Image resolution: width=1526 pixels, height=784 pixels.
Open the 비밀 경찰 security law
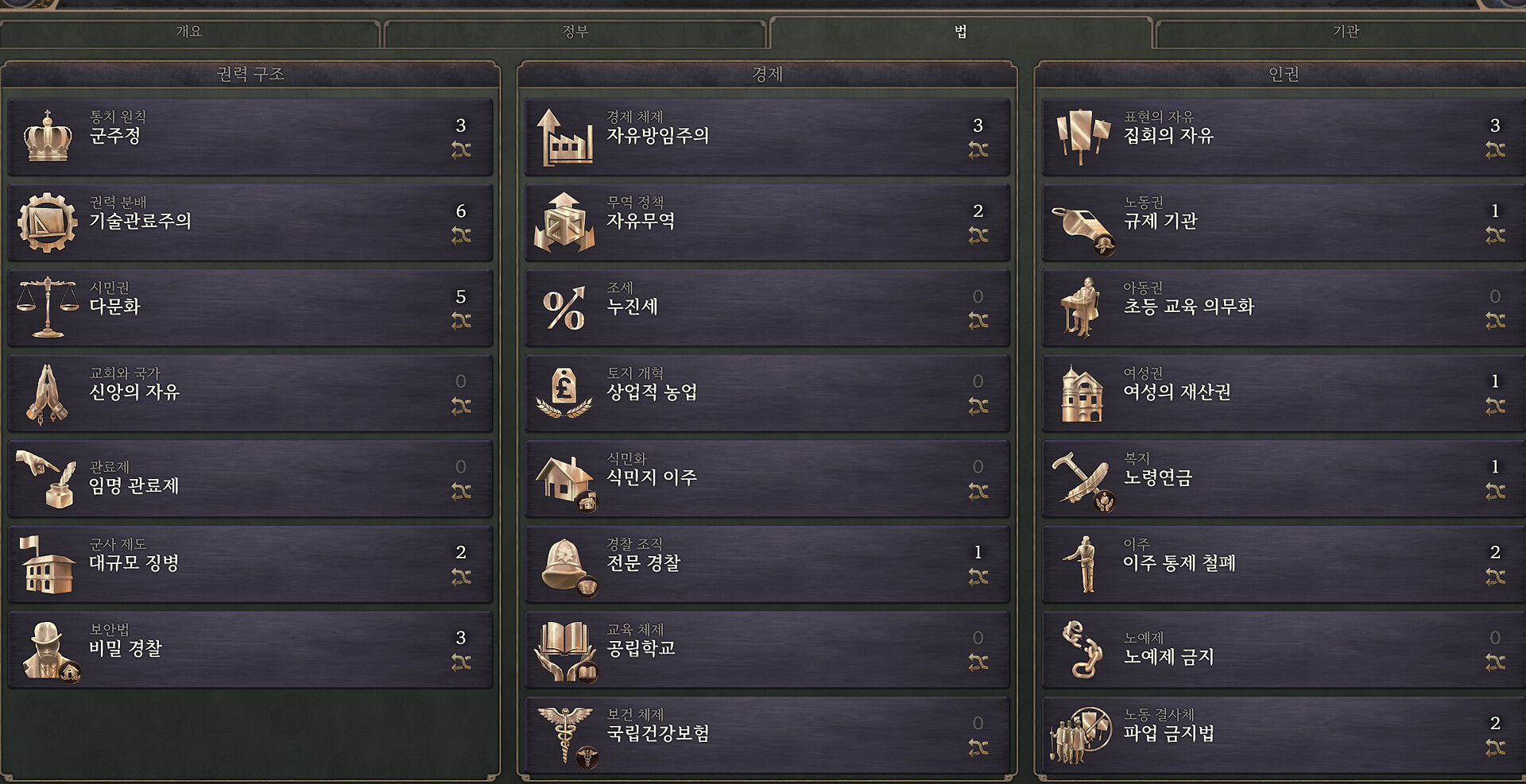pos(250,649)
